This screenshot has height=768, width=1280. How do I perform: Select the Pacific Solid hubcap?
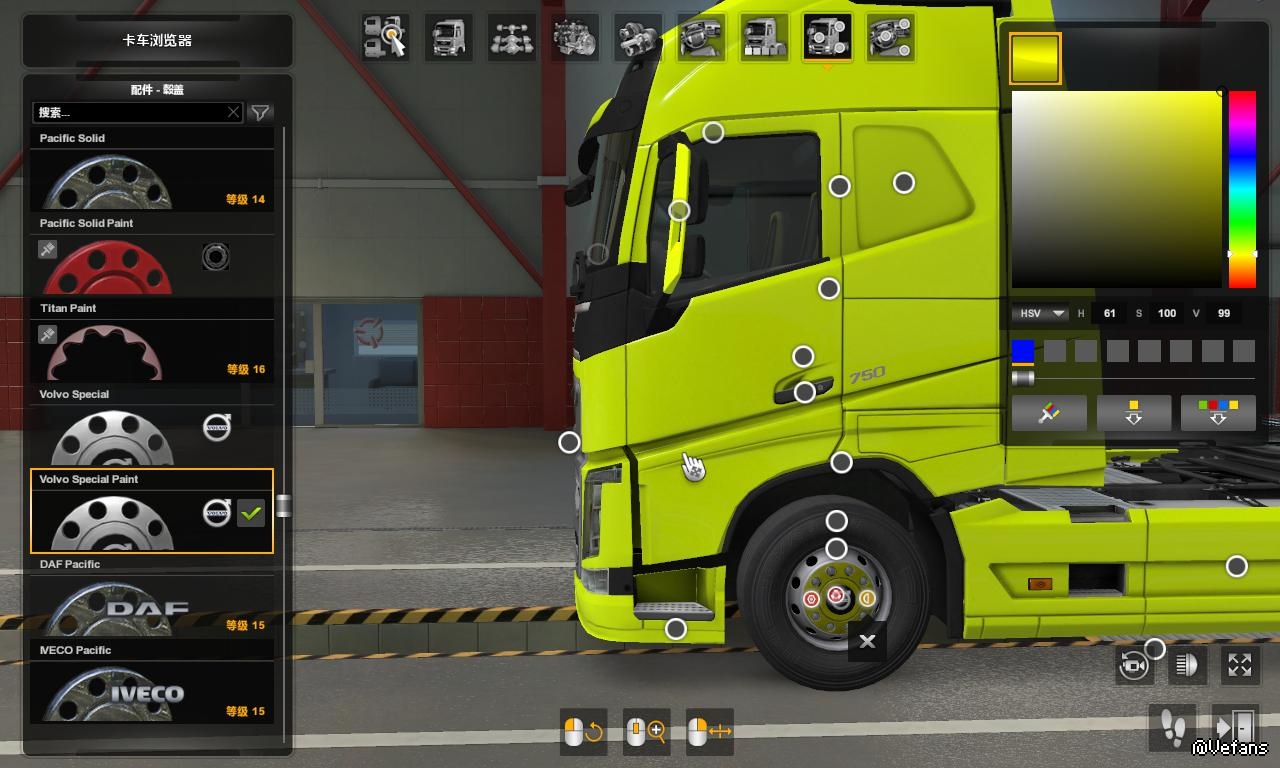(152, 180)
